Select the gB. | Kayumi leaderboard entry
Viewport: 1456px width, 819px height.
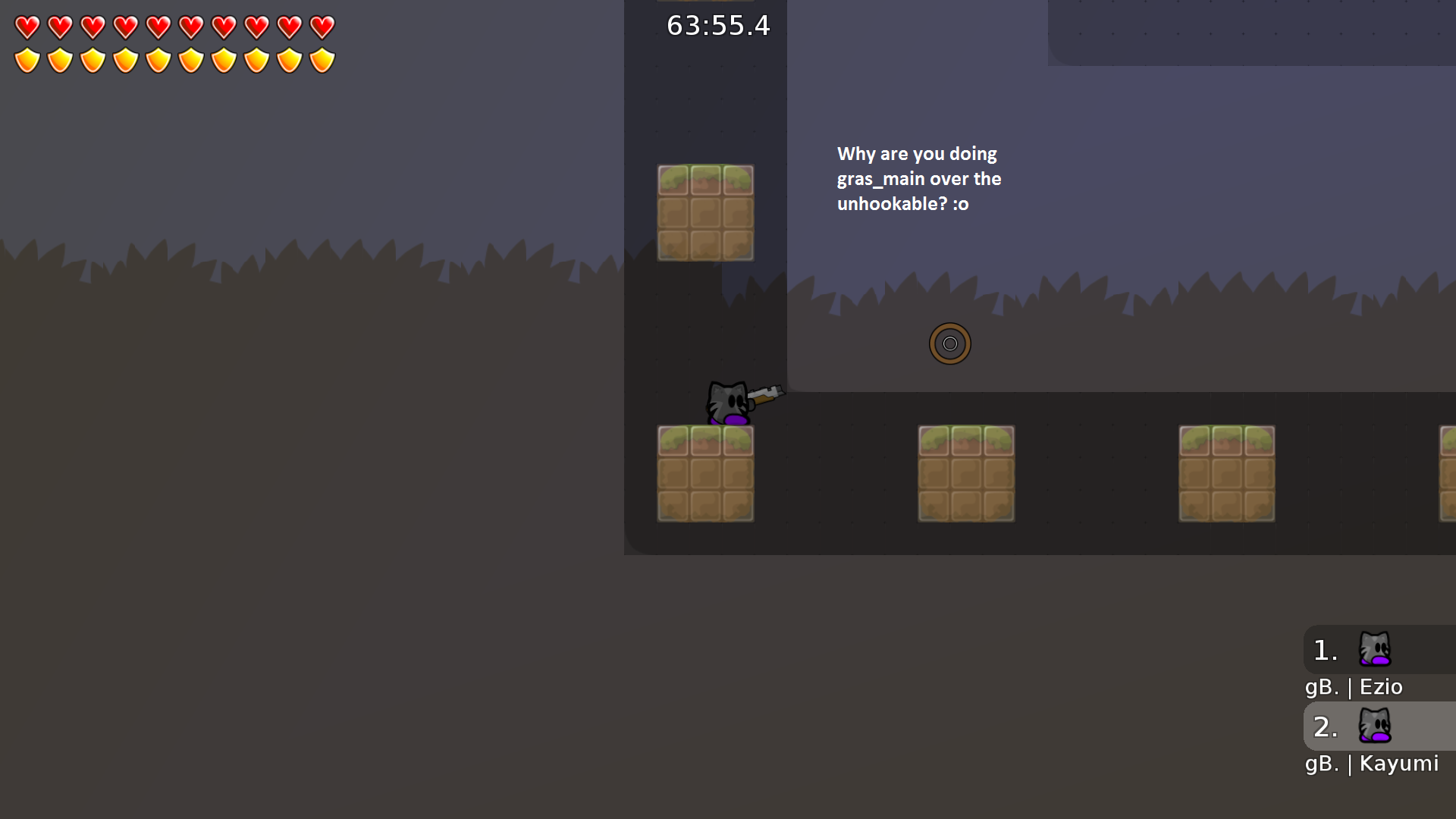point(1372,764)
